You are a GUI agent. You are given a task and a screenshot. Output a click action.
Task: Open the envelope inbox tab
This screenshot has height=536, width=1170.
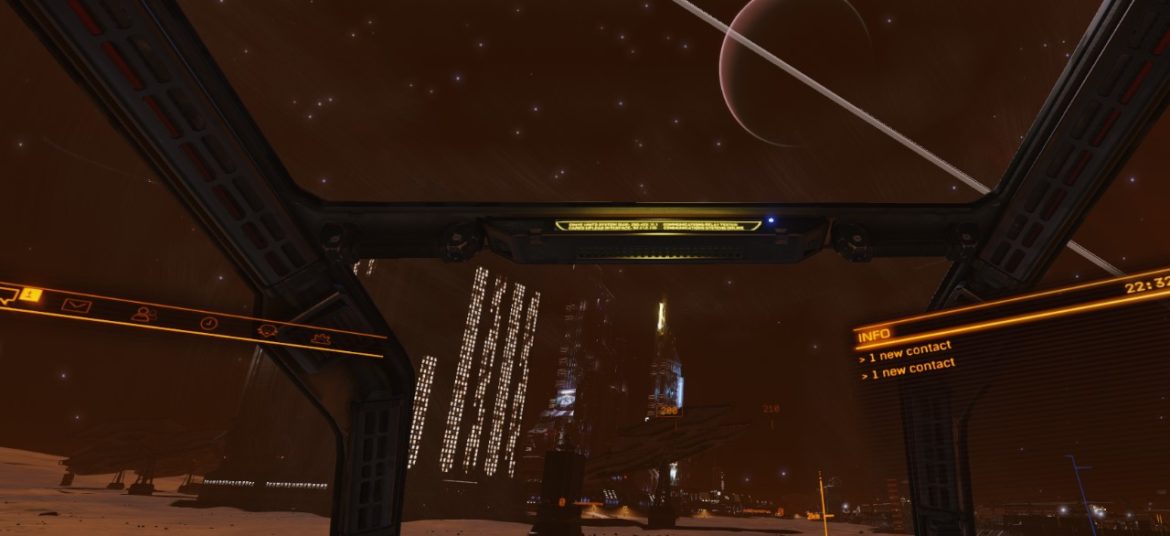(x=76, y=305)
